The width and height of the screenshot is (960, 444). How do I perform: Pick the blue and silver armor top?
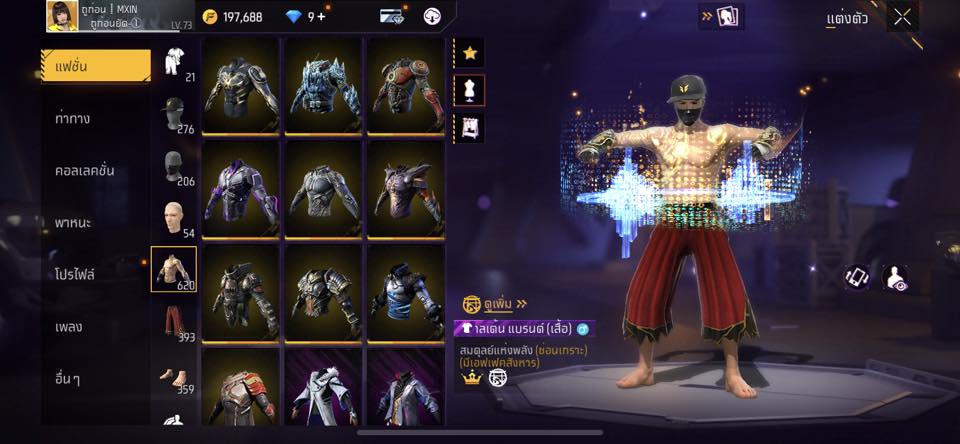point(406,290)
